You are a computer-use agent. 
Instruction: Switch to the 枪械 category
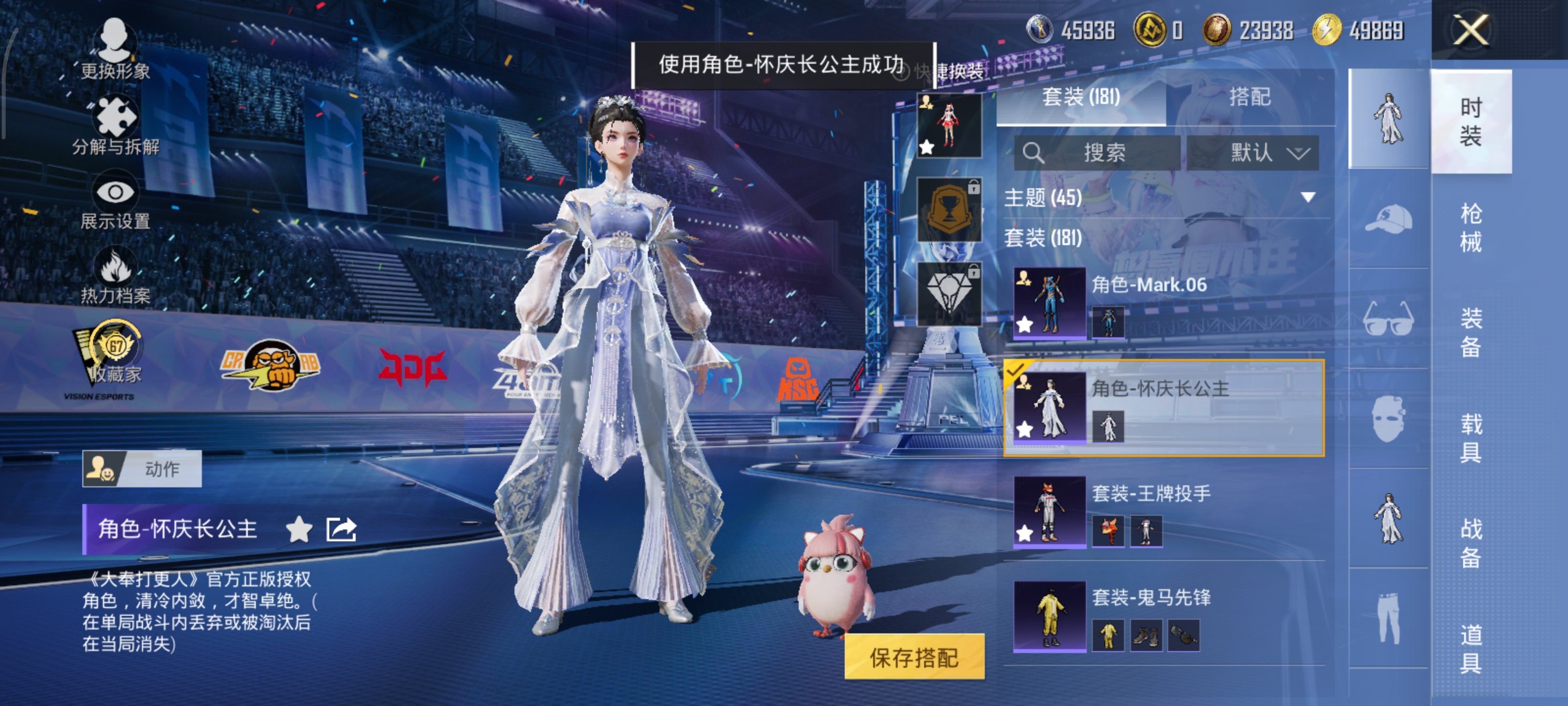click(1470, 228)
